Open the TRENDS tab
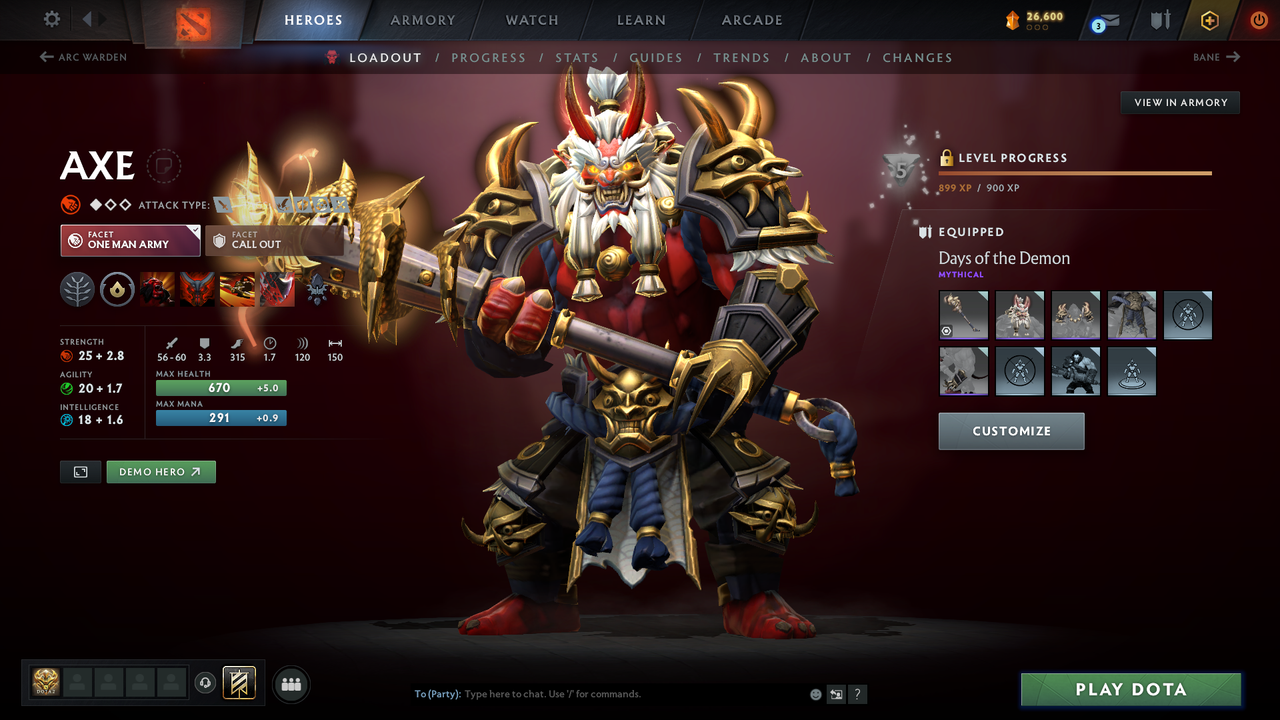The height and width of the screenshot is (720, 1280). tap(742, 57)
